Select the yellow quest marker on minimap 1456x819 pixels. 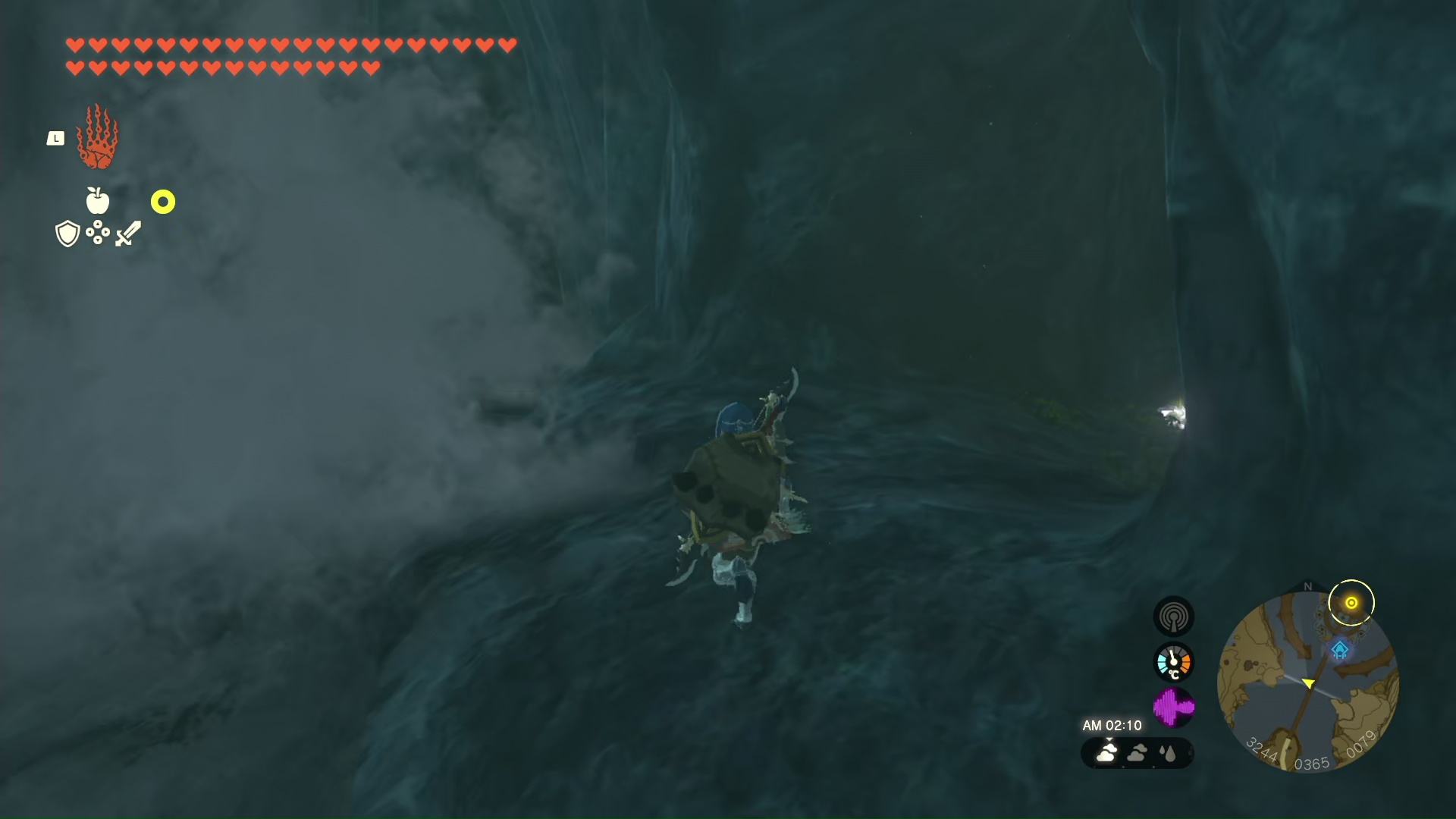[x=1351, y=603]
